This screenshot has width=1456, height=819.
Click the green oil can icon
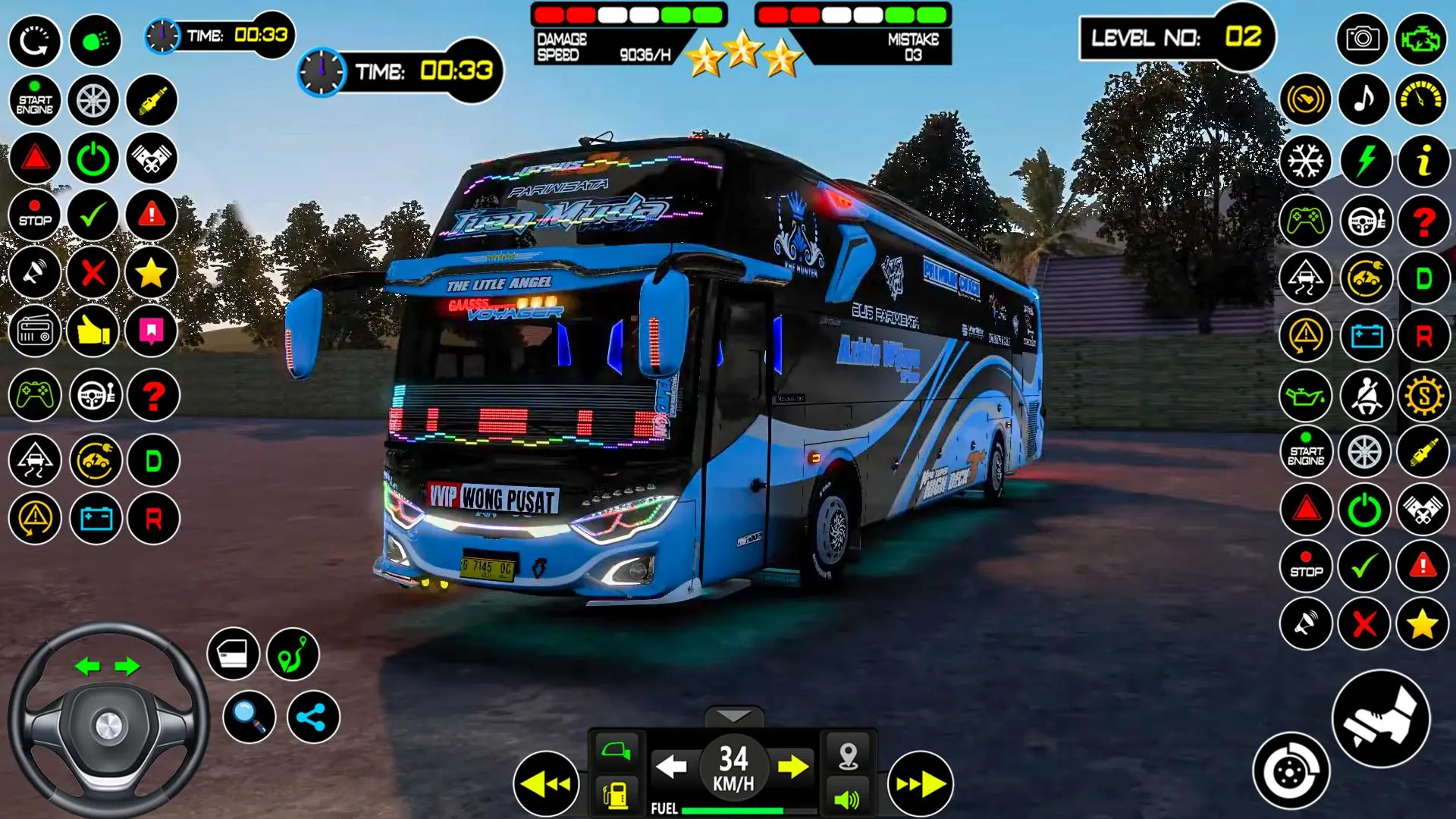click(x=1305, y=395)
